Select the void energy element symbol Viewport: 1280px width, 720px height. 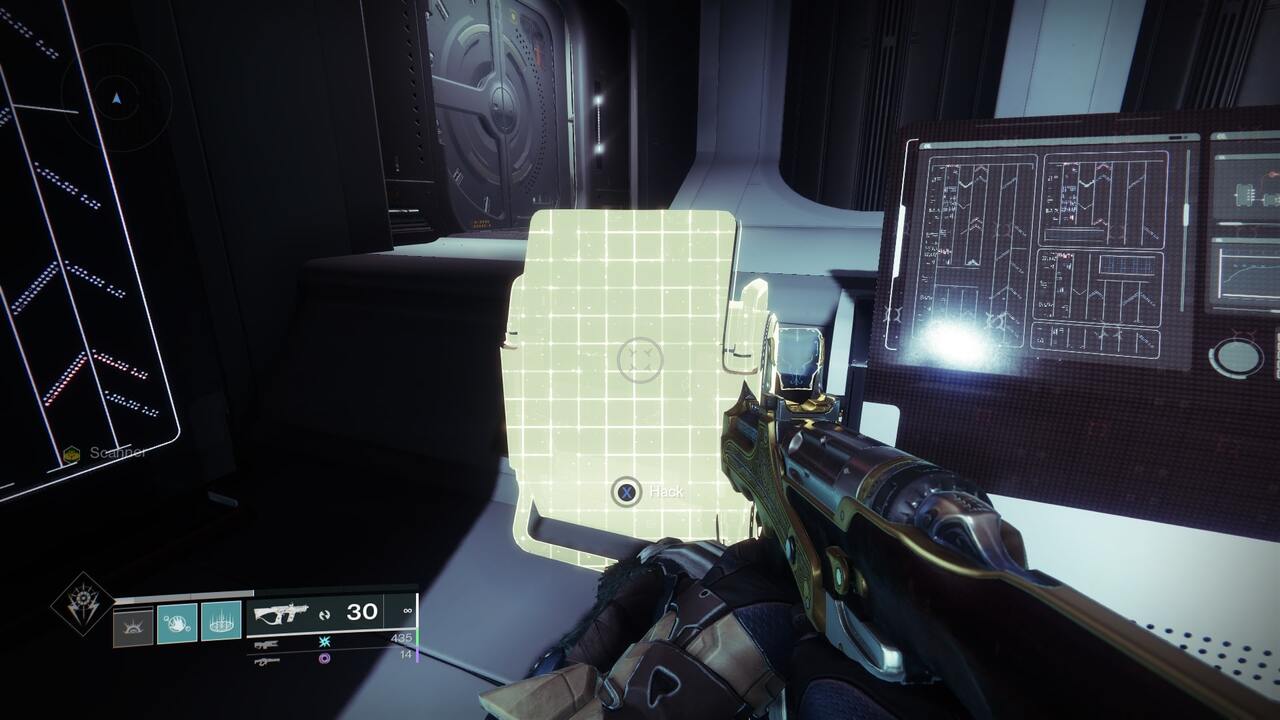coord(324,658)
